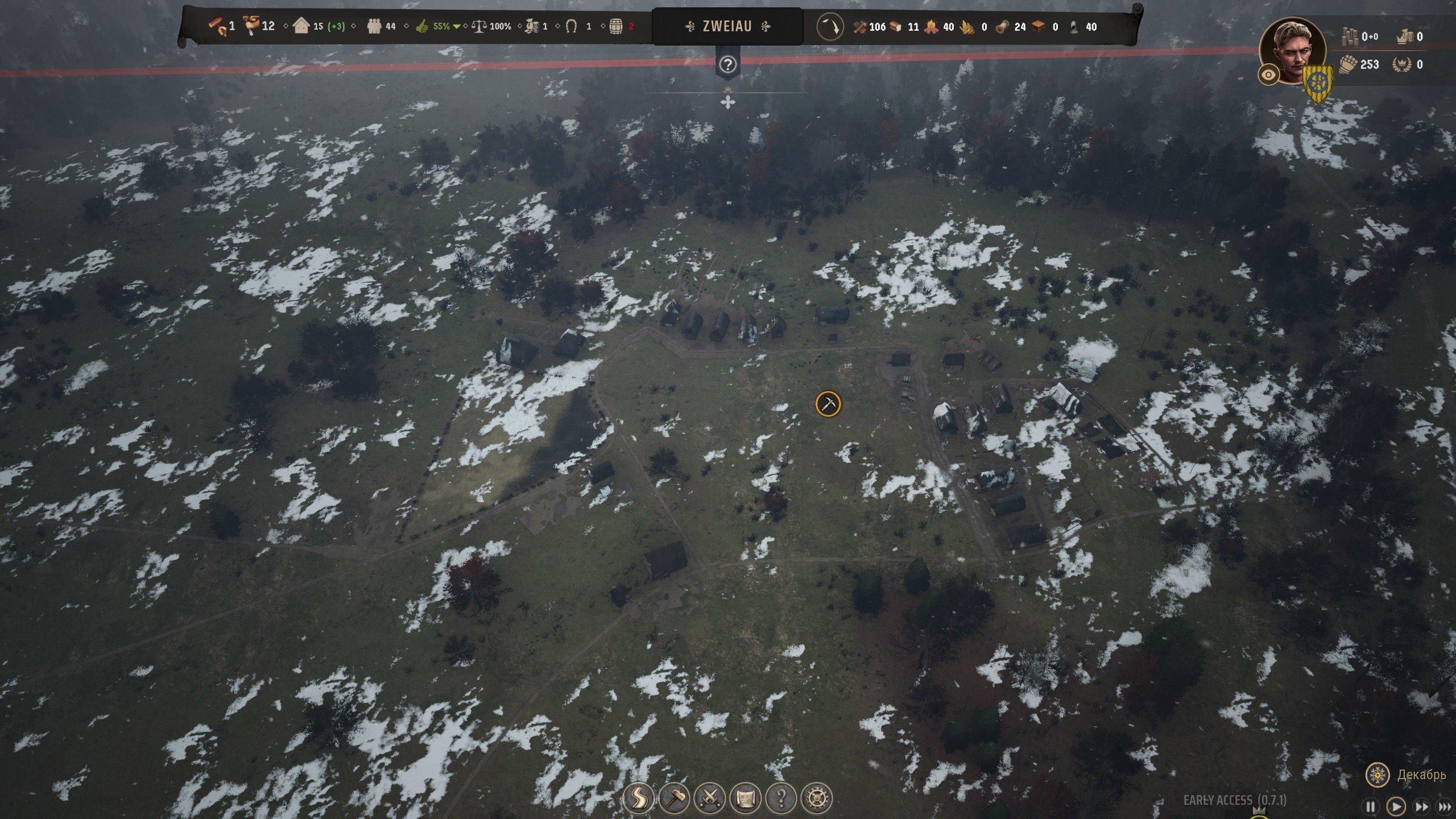Image resolution: width=1456 pixels, height=819 pixels.
Task: Open the map scroll view
Action: [745, 799]
